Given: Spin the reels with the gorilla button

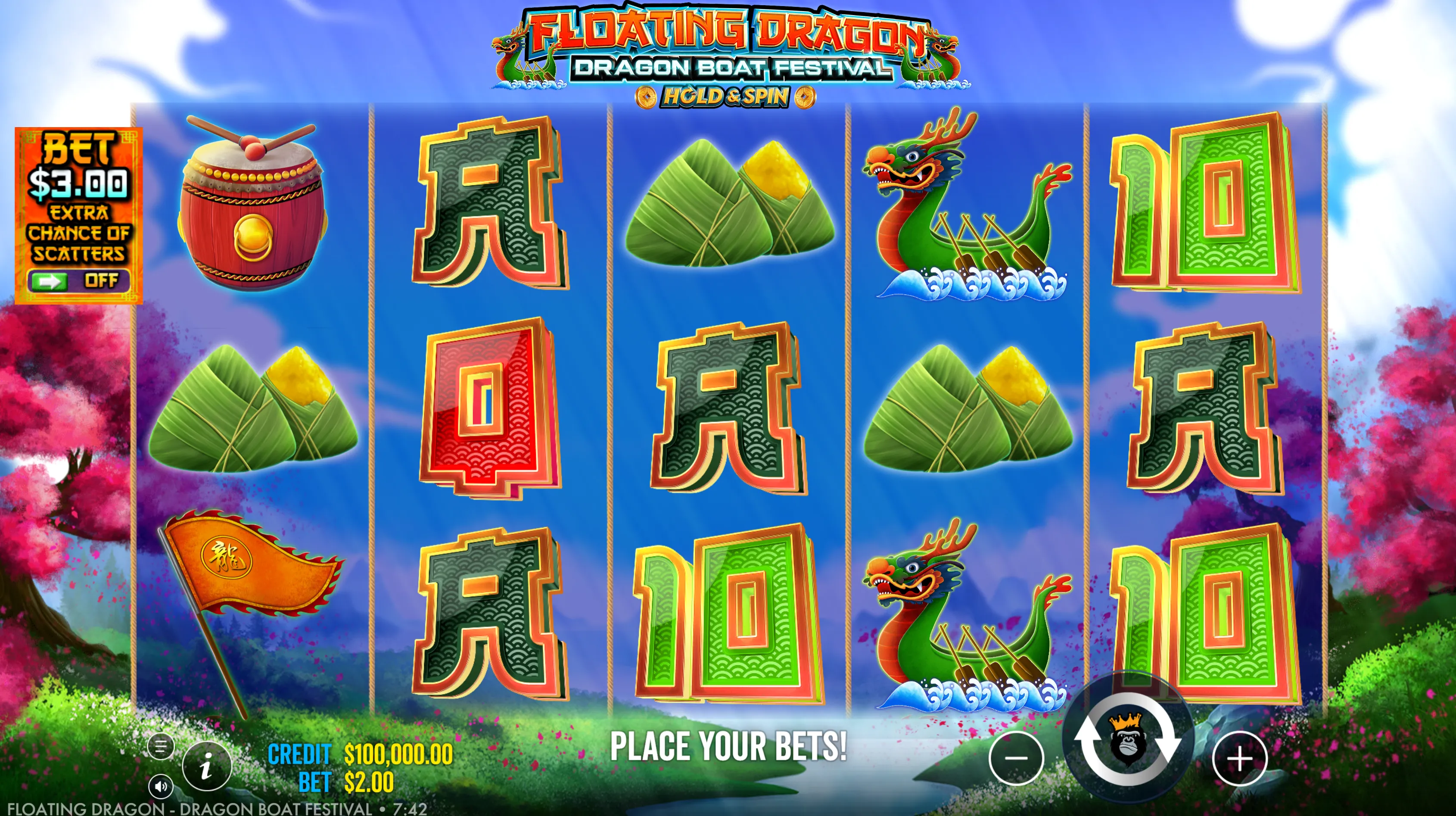Looking at the screenshot, I should click(x=1127, y=740).
